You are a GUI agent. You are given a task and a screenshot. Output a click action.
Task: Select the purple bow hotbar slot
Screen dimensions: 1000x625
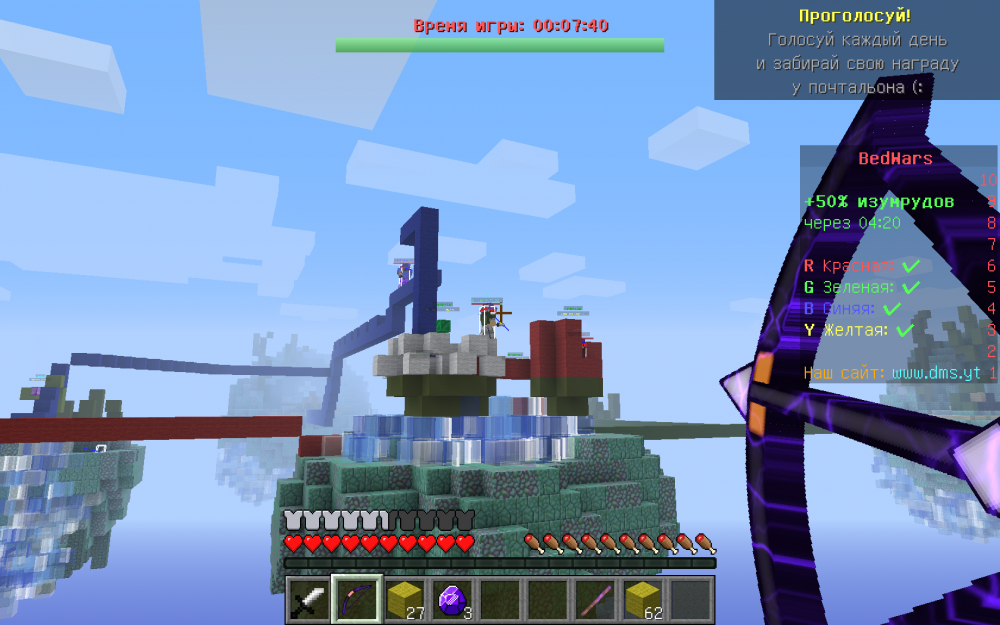357,600
